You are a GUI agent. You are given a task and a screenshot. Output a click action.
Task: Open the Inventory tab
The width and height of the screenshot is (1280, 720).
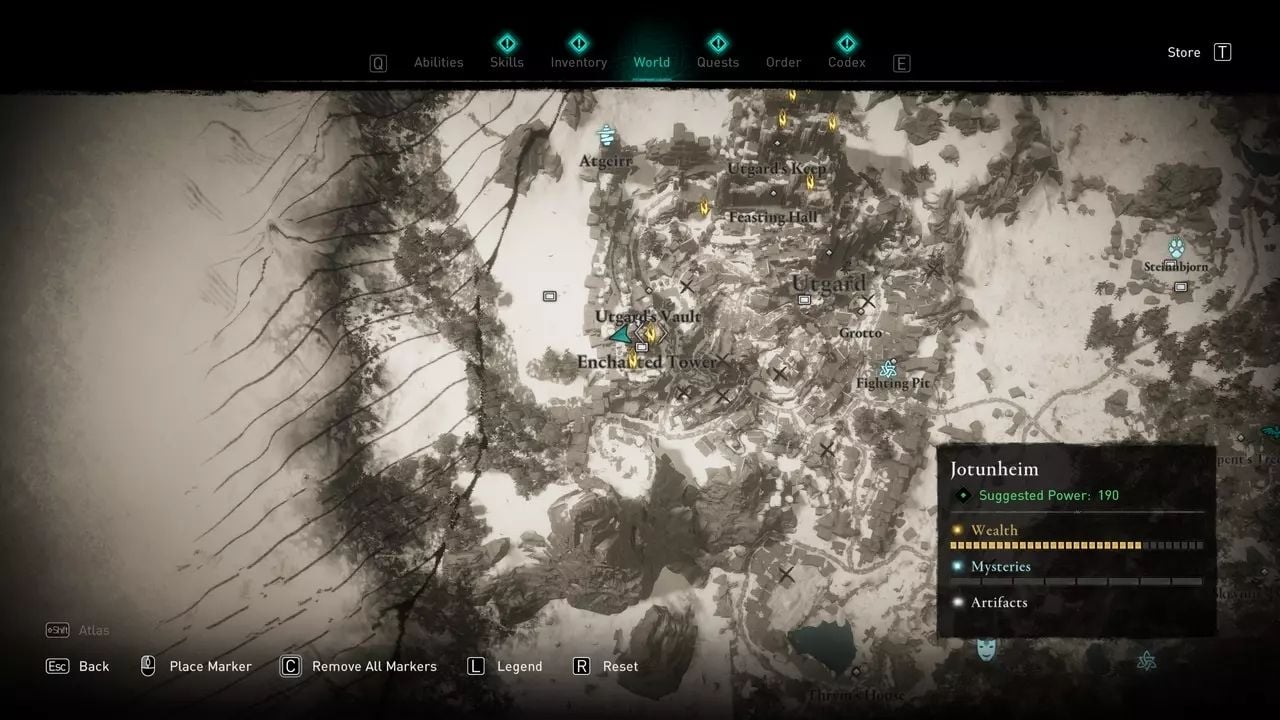pos(578,62)
